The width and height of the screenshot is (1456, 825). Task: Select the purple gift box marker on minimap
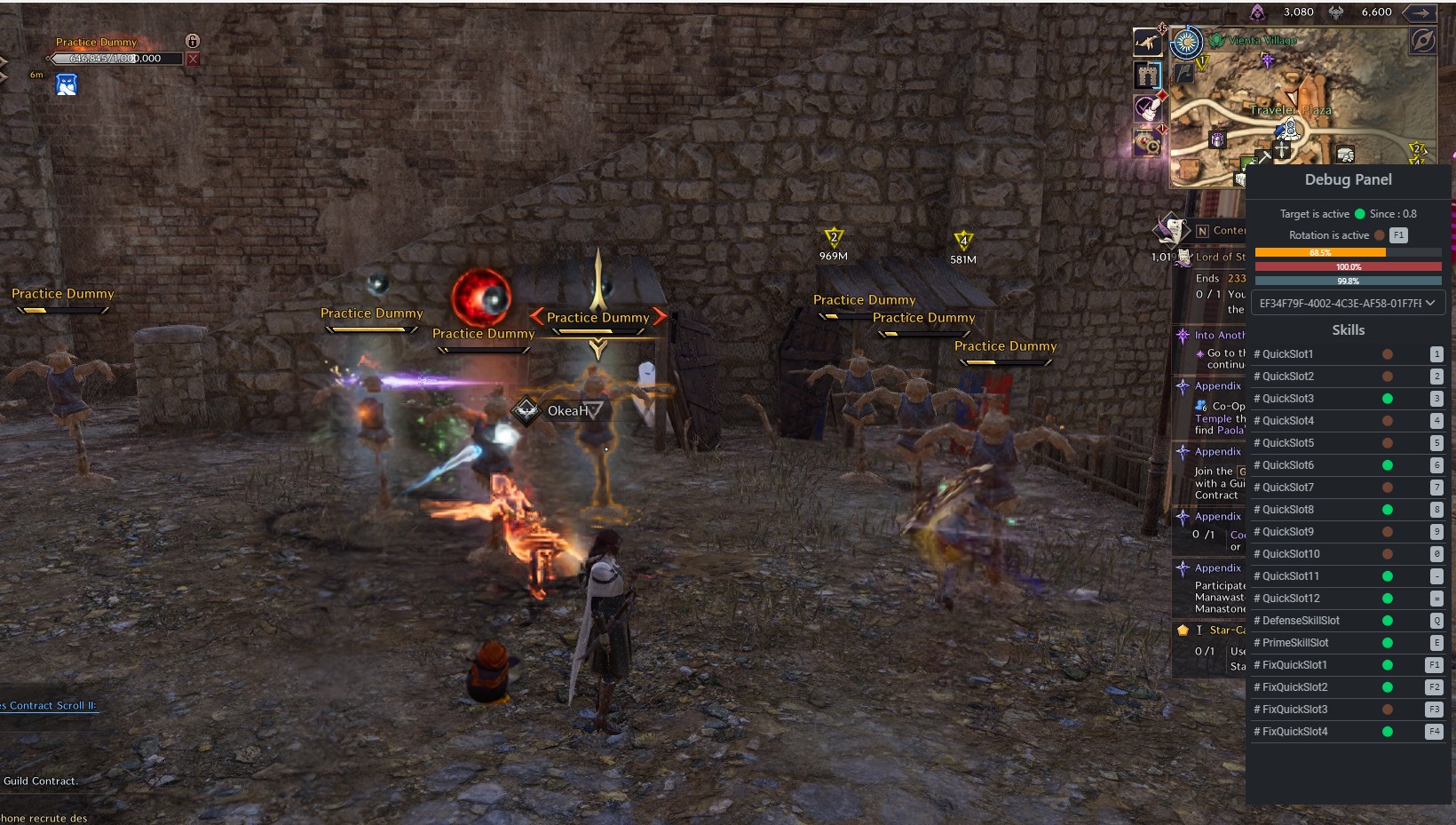(x=1217, y=139)
